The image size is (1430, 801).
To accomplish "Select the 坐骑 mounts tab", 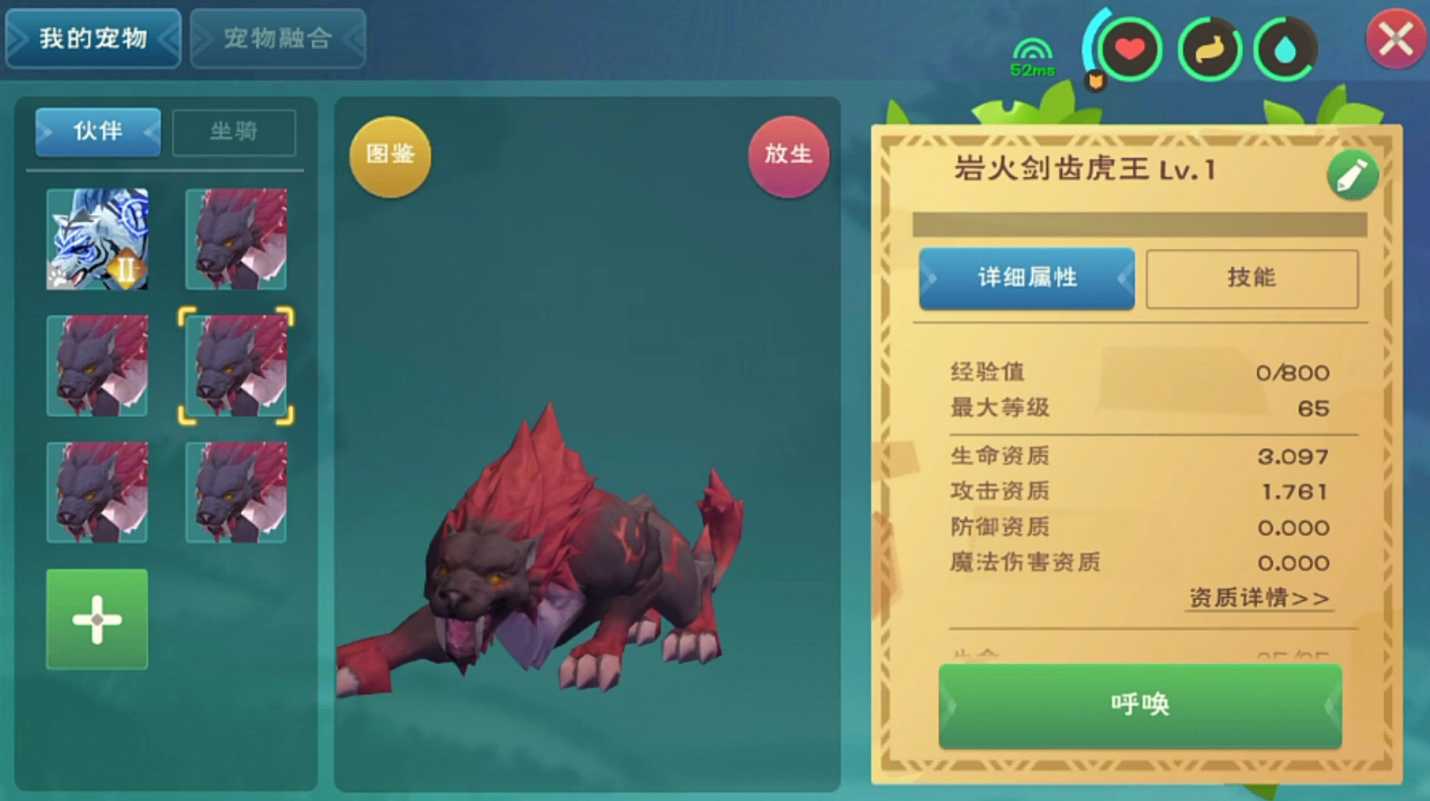I will [x=233, y=131].
